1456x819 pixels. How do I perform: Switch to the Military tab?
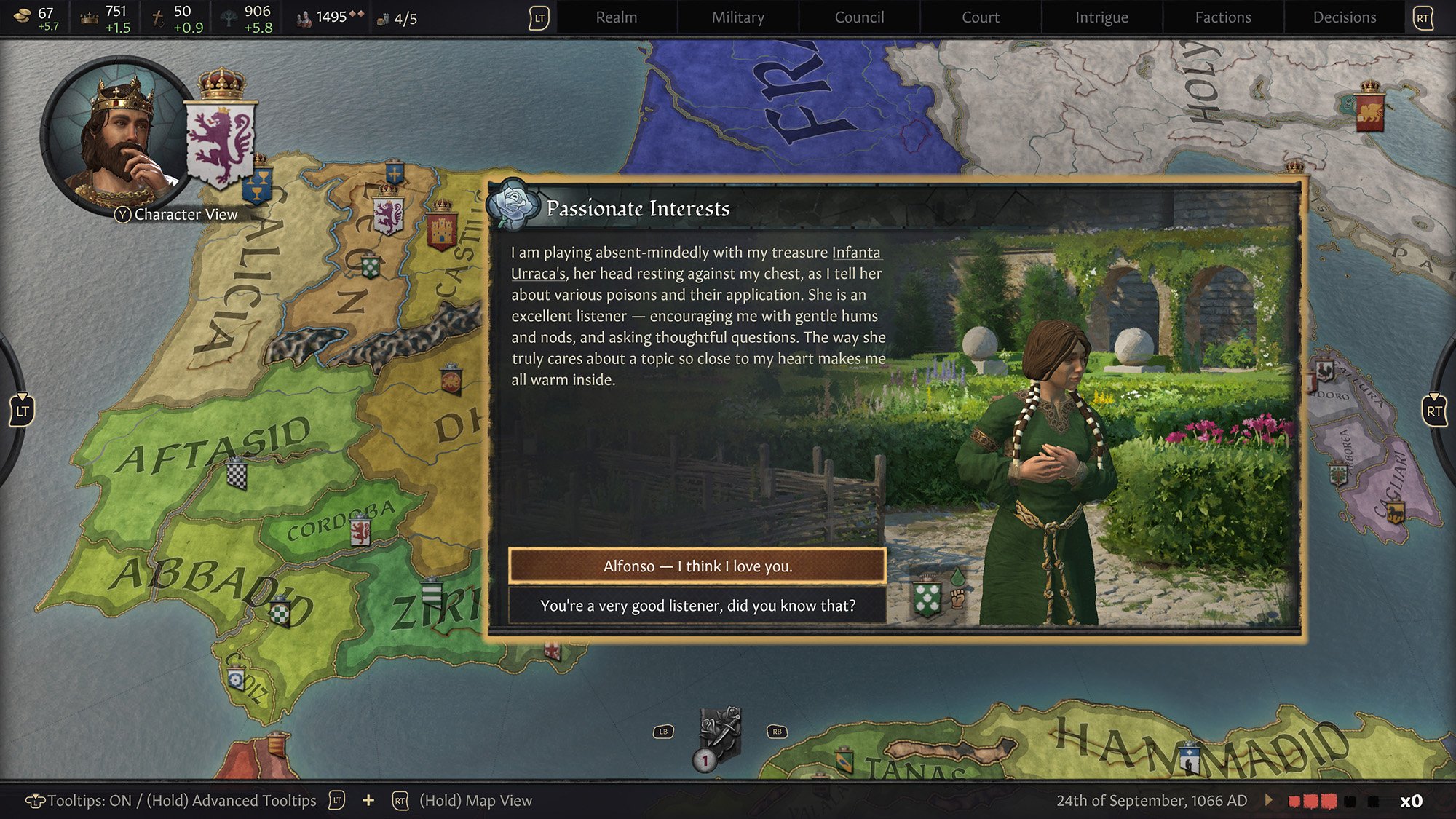pos(737,17)
